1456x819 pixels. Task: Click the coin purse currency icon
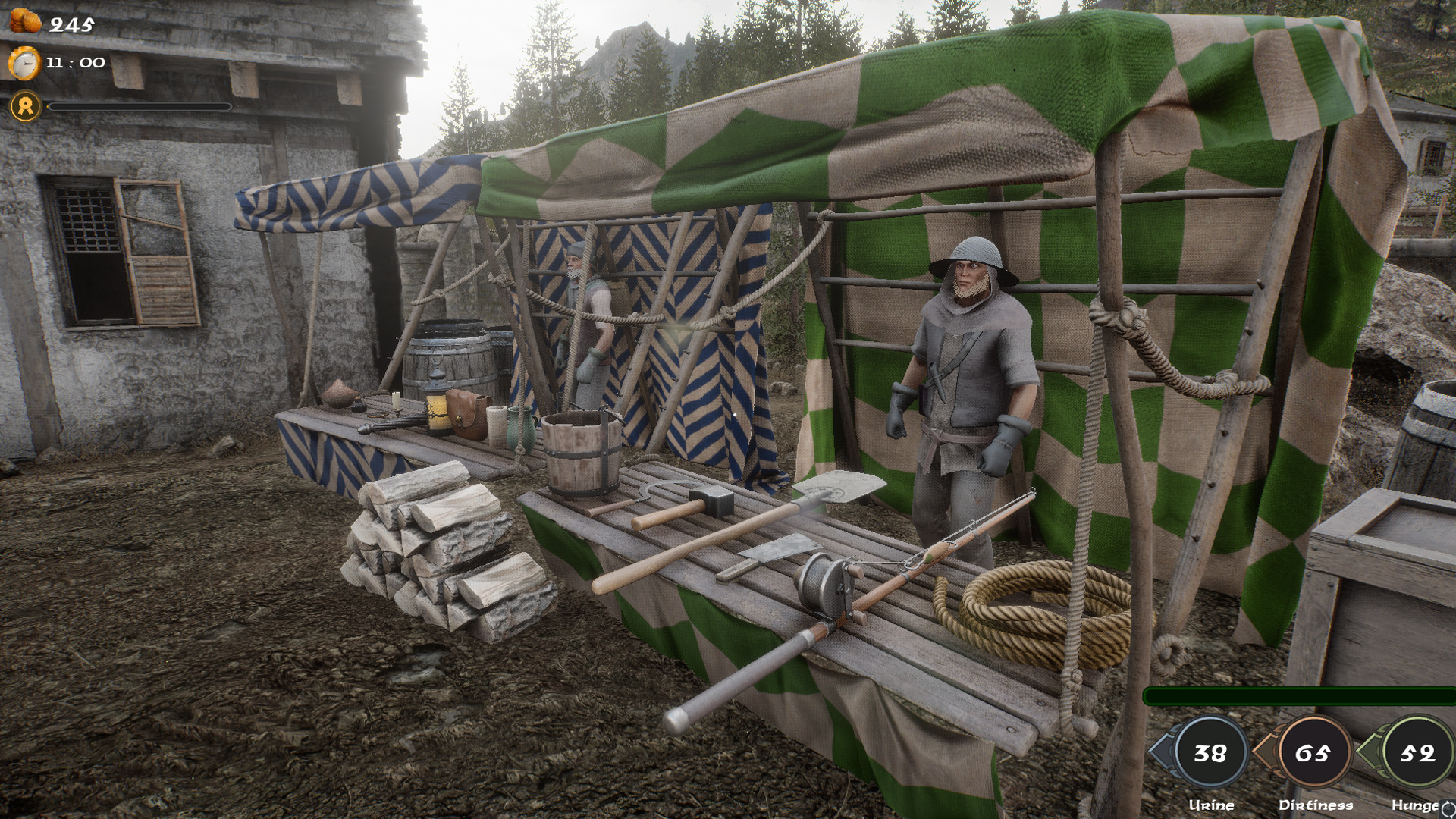(25, 23)
